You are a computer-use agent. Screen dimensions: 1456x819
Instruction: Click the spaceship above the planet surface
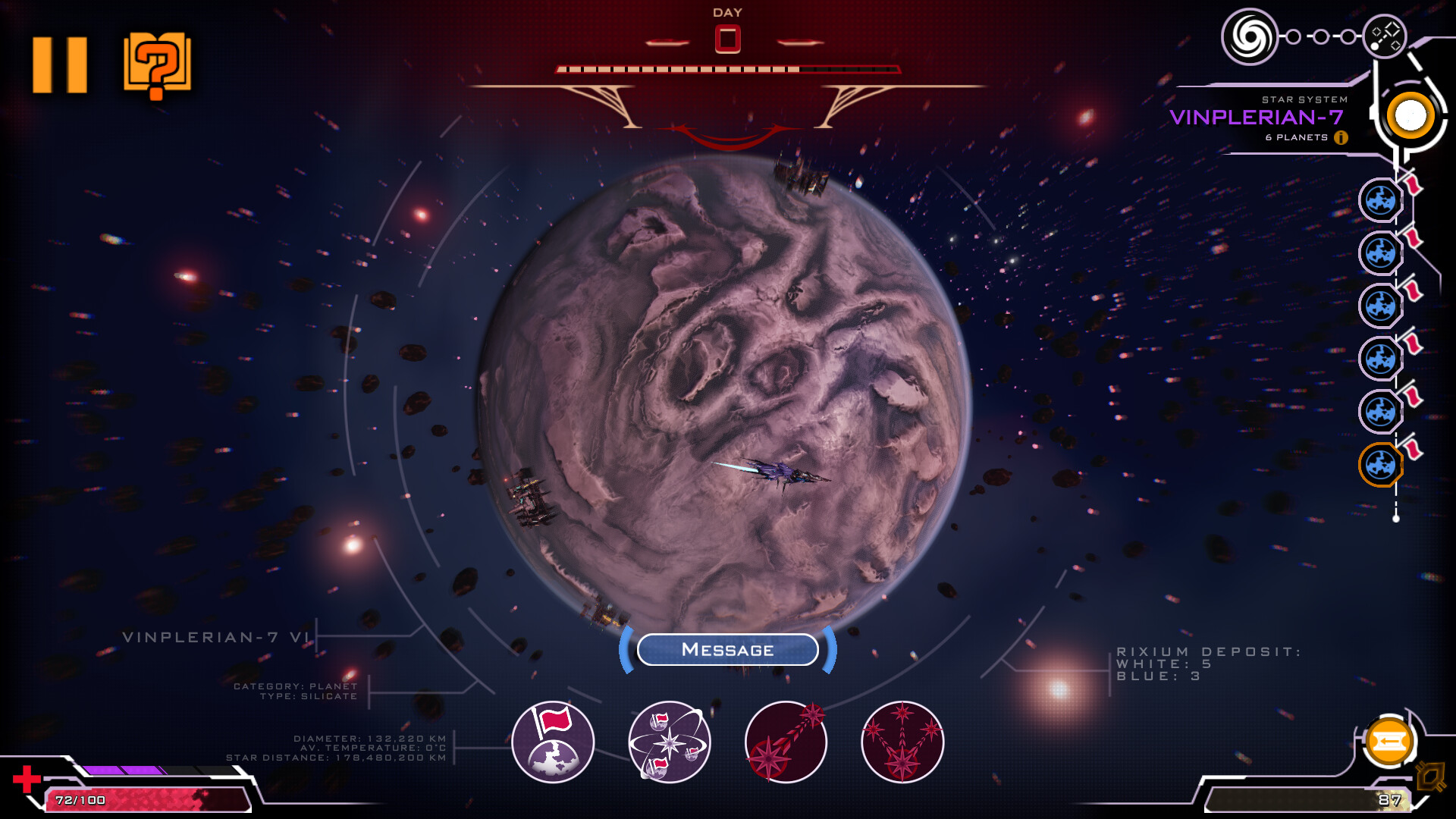[781, 472]
